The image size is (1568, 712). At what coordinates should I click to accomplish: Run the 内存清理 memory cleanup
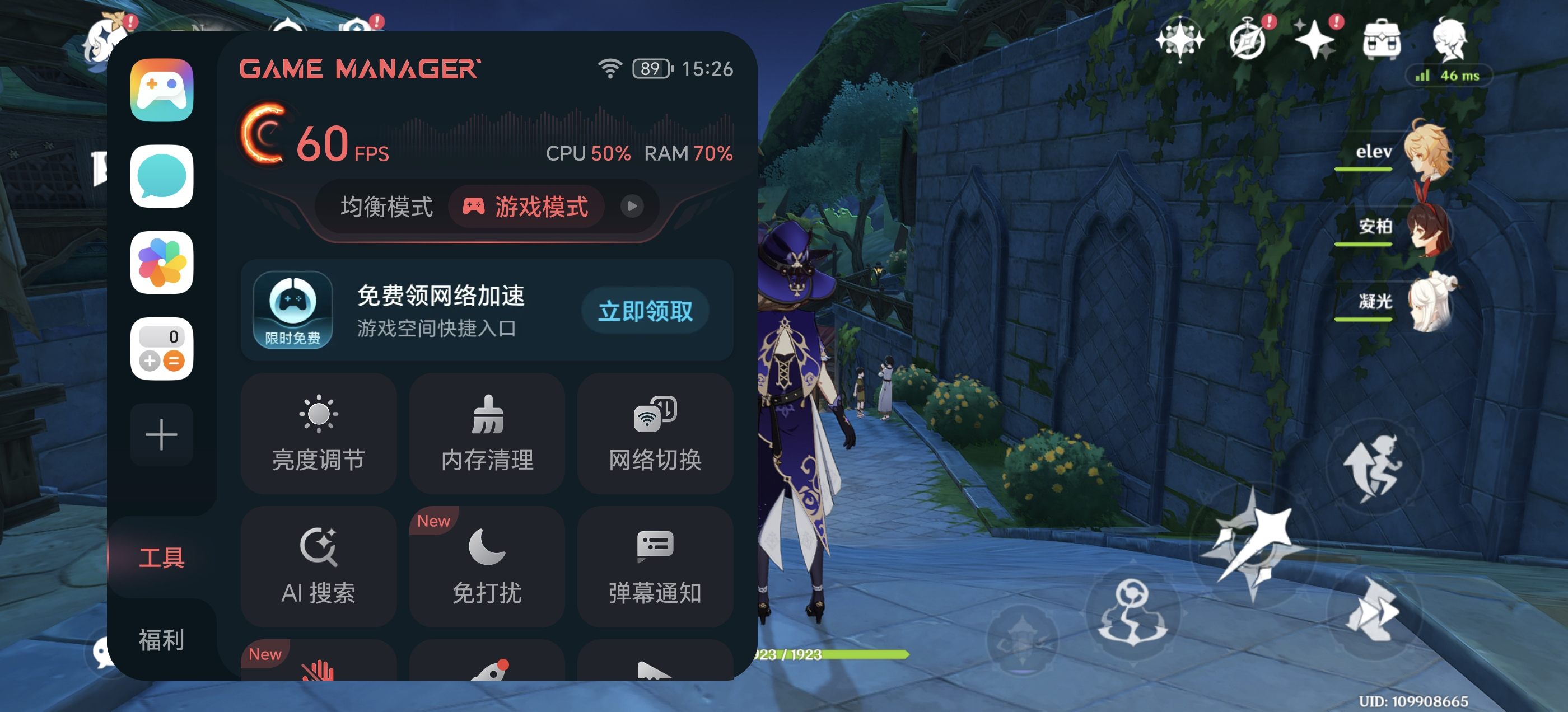[x=487, y=433]
